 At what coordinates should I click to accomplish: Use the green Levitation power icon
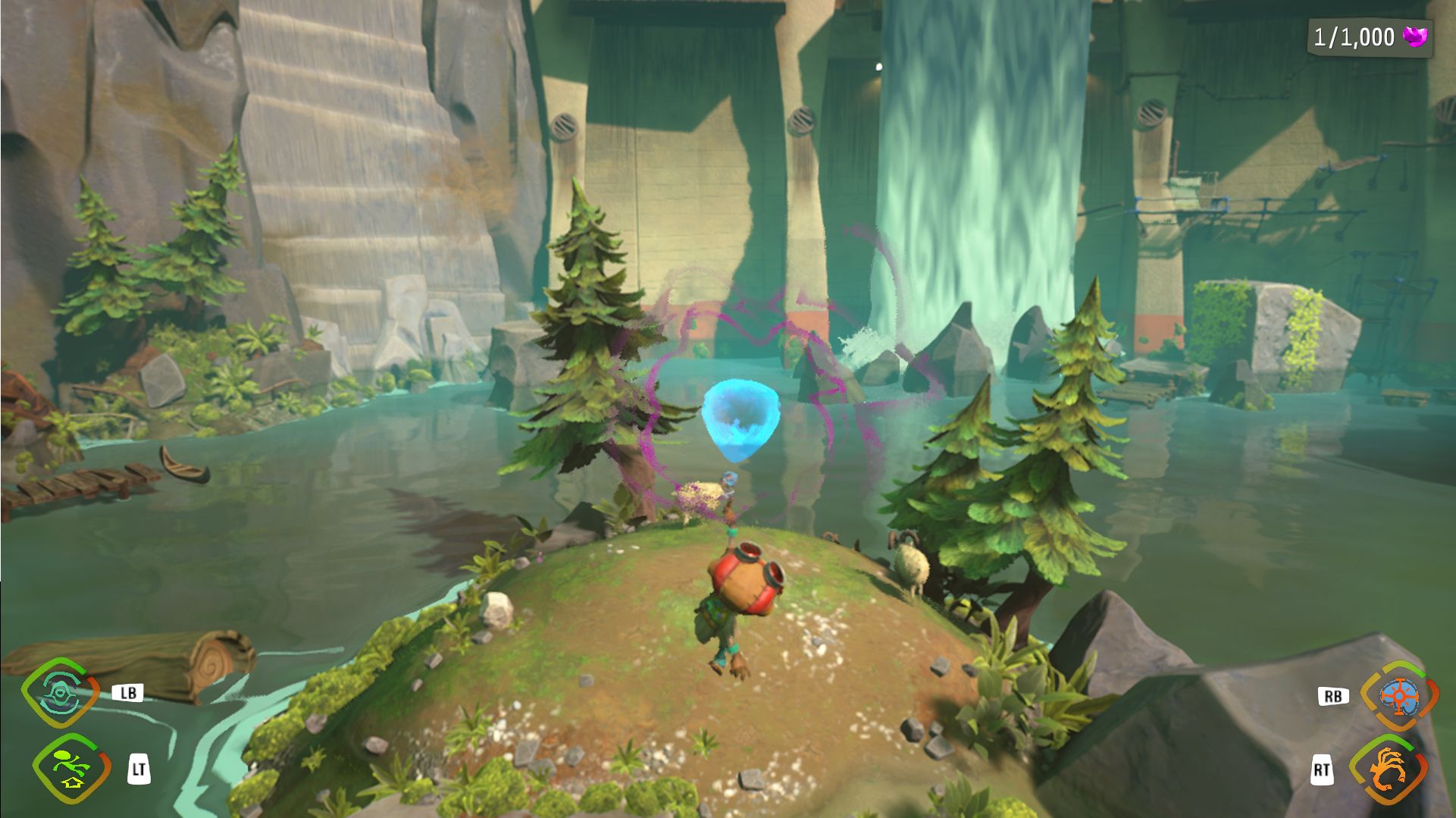point(71,769)
